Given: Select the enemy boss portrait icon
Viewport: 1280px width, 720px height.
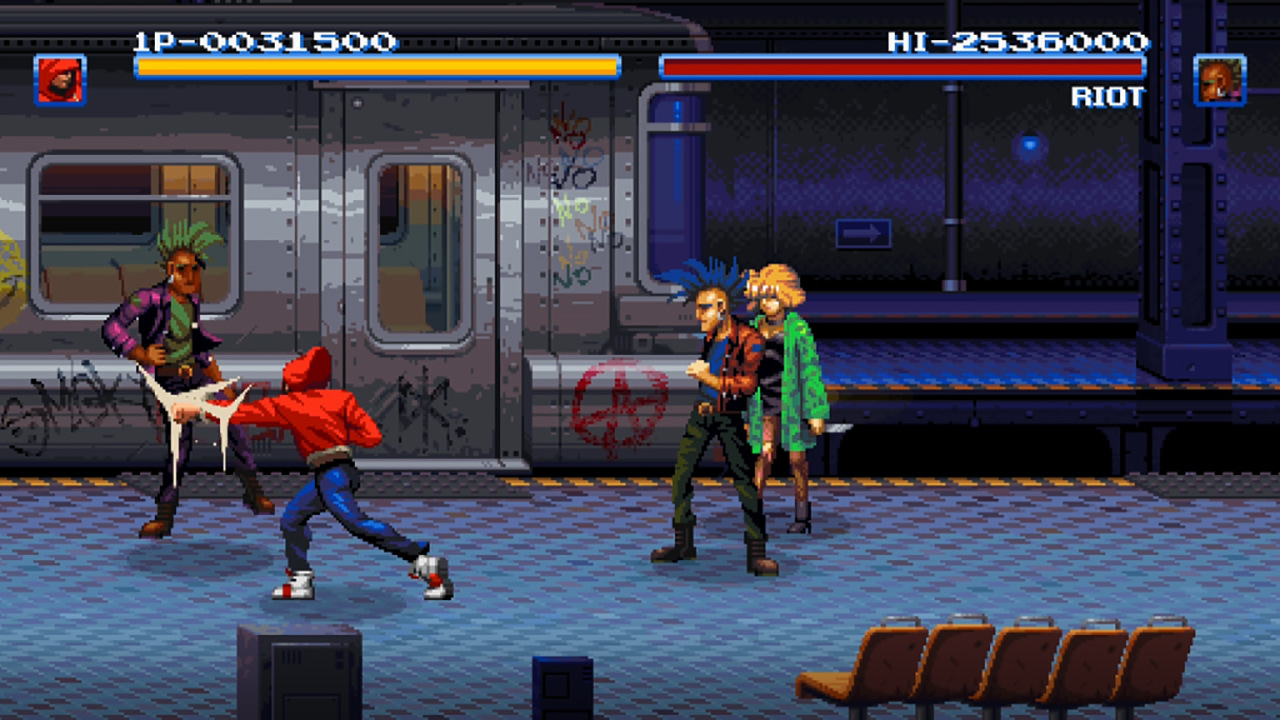Looking at the screenshot, I should pyautogui.click(x=1219, y=80).
